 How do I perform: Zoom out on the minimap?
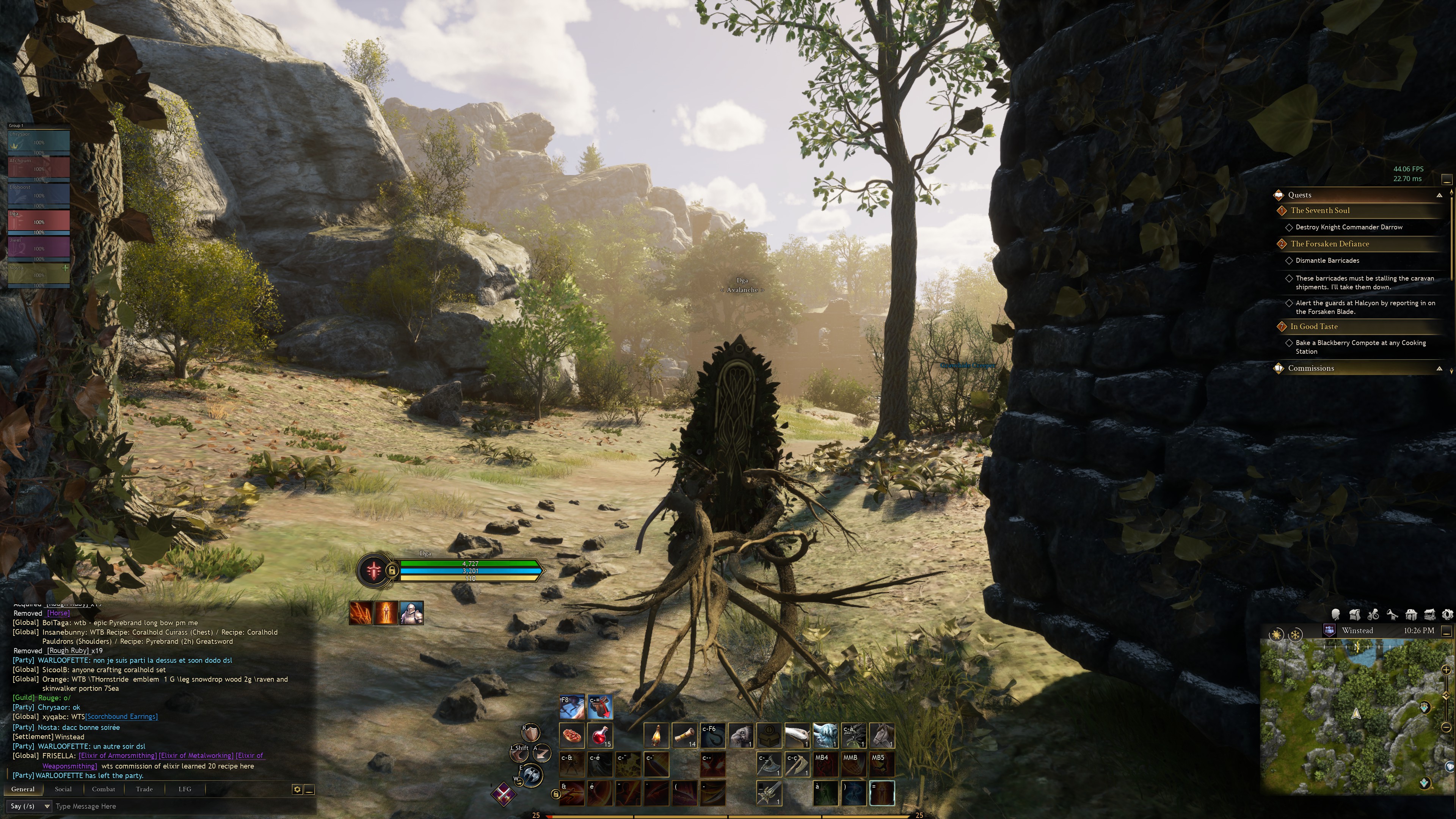(x=1446, y=727)
